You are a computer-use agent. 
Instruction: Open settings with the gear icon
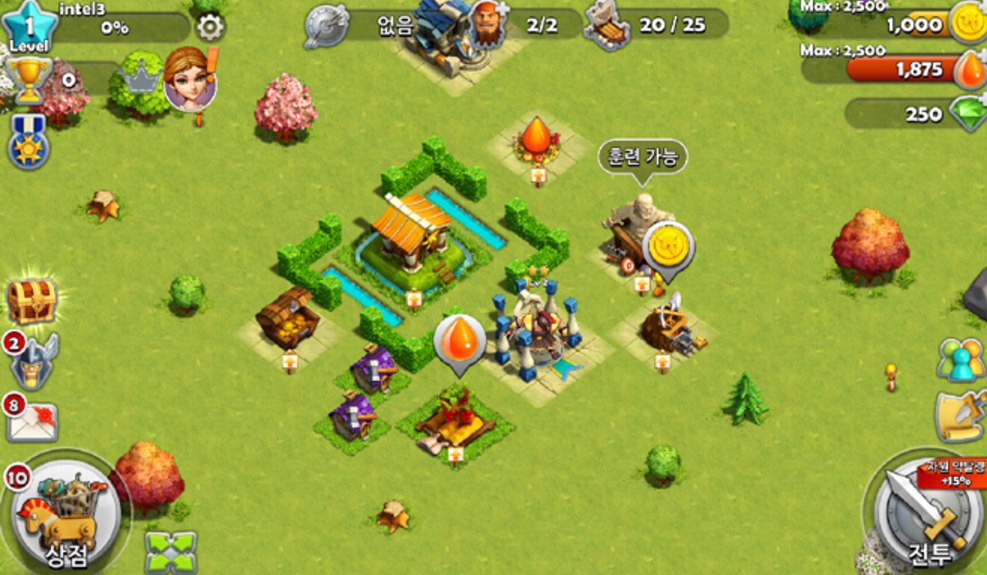(x=209, y=27)
